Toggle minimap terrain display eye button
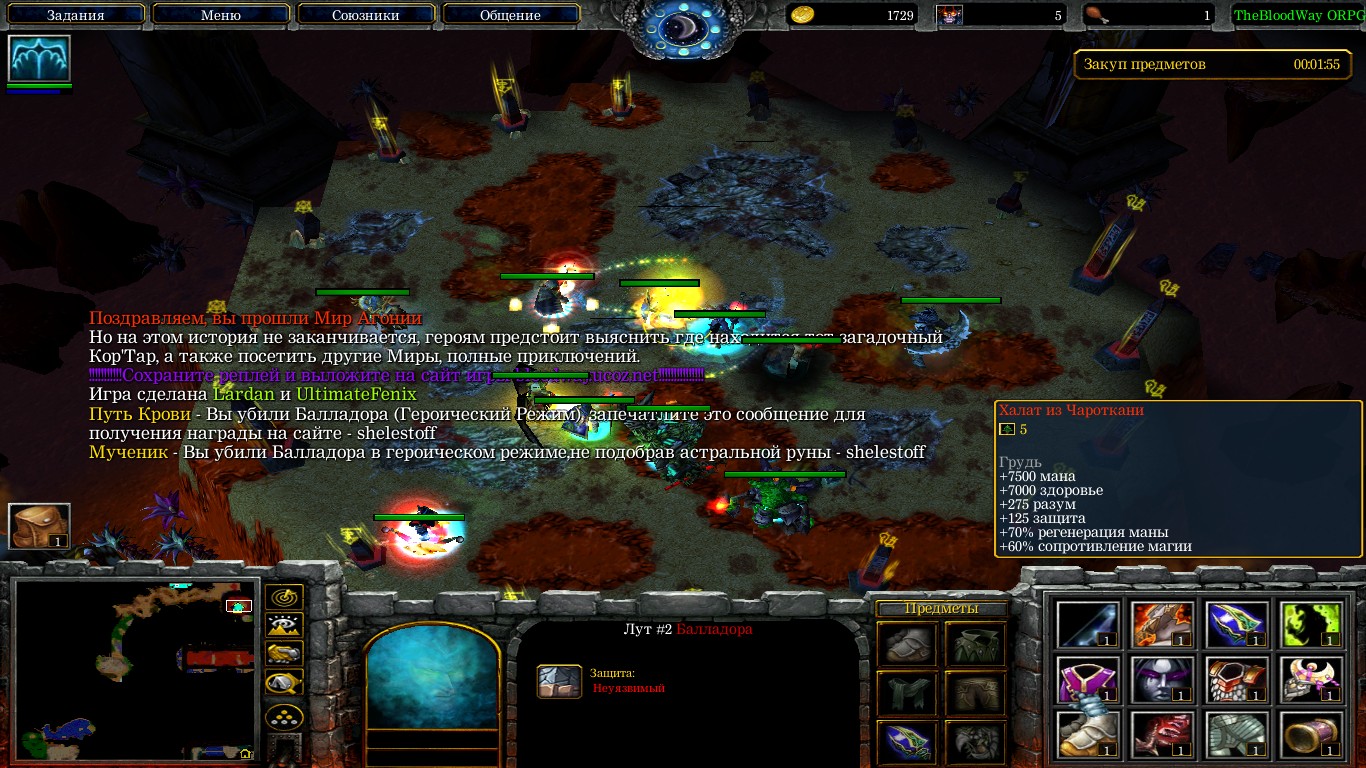This screenshot has height=768, width=1366. click(x=284, y=627)
